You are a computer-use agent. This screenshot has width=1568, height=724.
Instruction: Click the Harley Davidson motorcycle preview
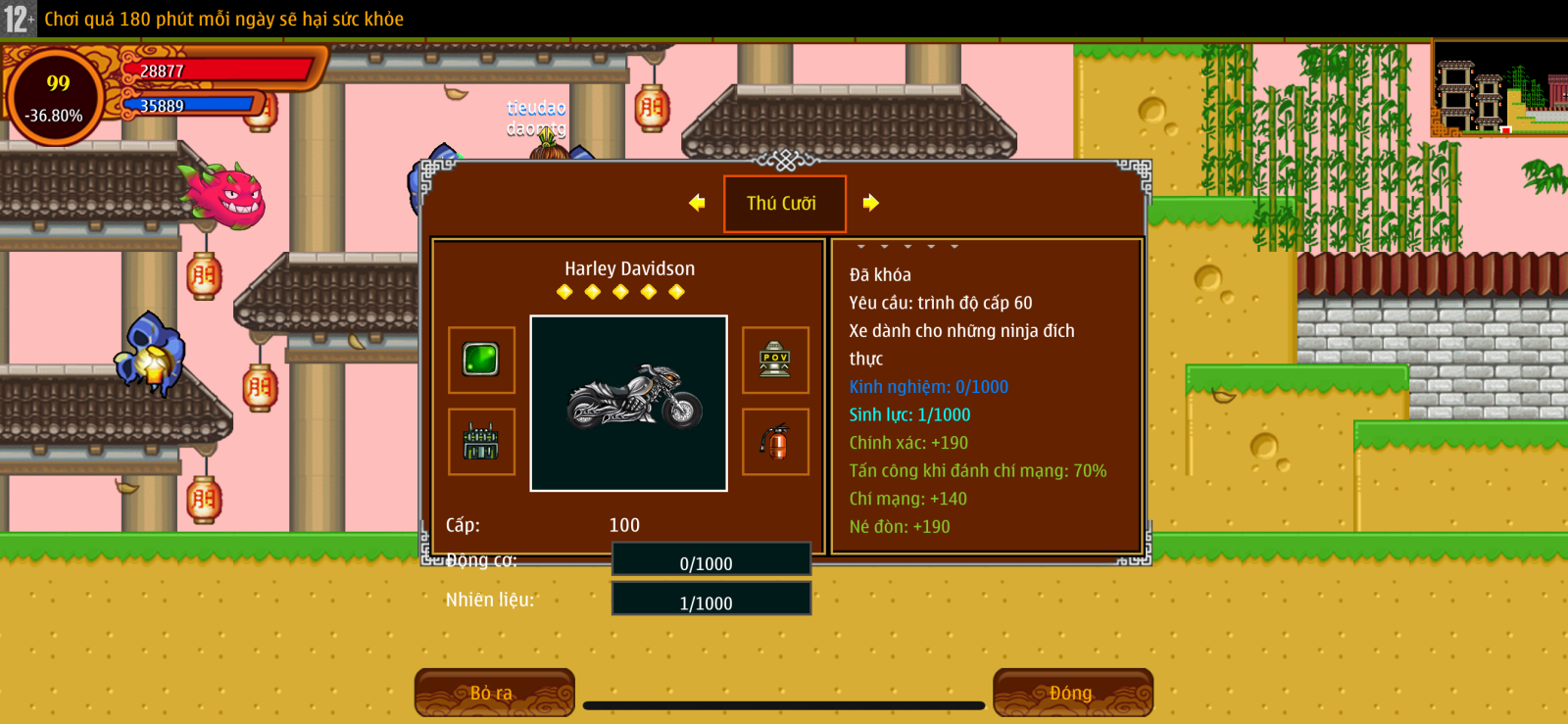628,403
